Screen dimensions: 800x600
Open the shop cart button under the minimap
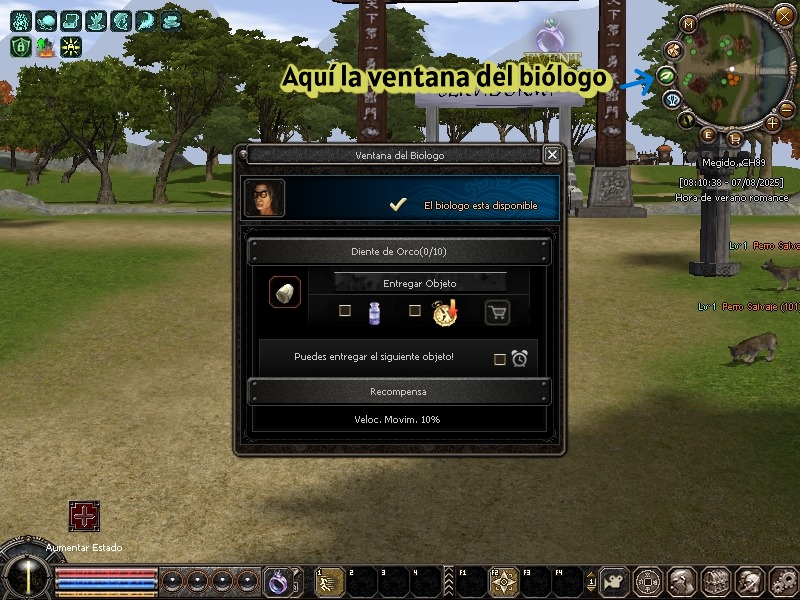click(x=735, y=137)
